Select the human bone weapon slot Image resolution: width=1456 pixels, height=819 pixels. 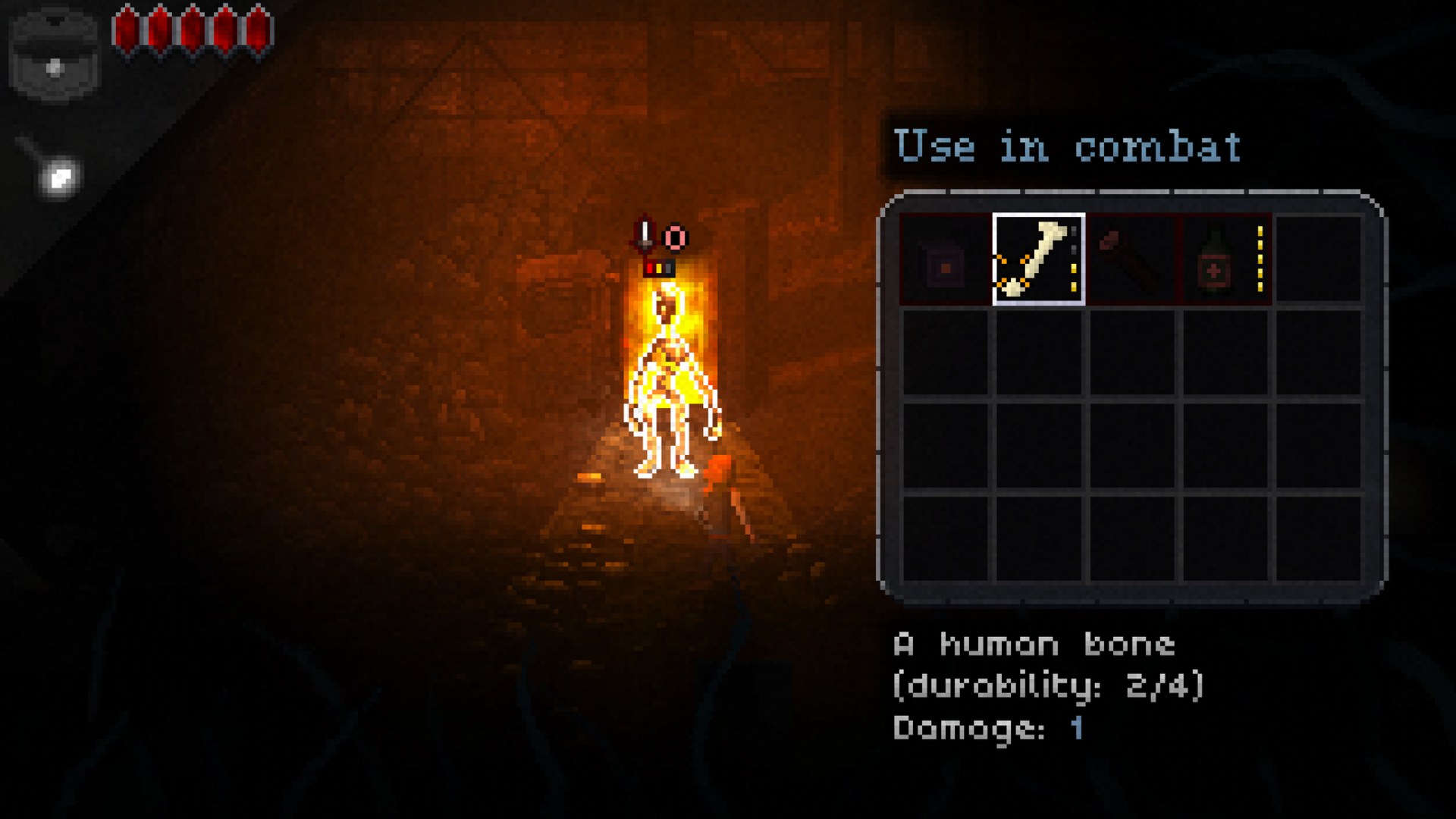pyautogui.click(x=1038, y=259)
